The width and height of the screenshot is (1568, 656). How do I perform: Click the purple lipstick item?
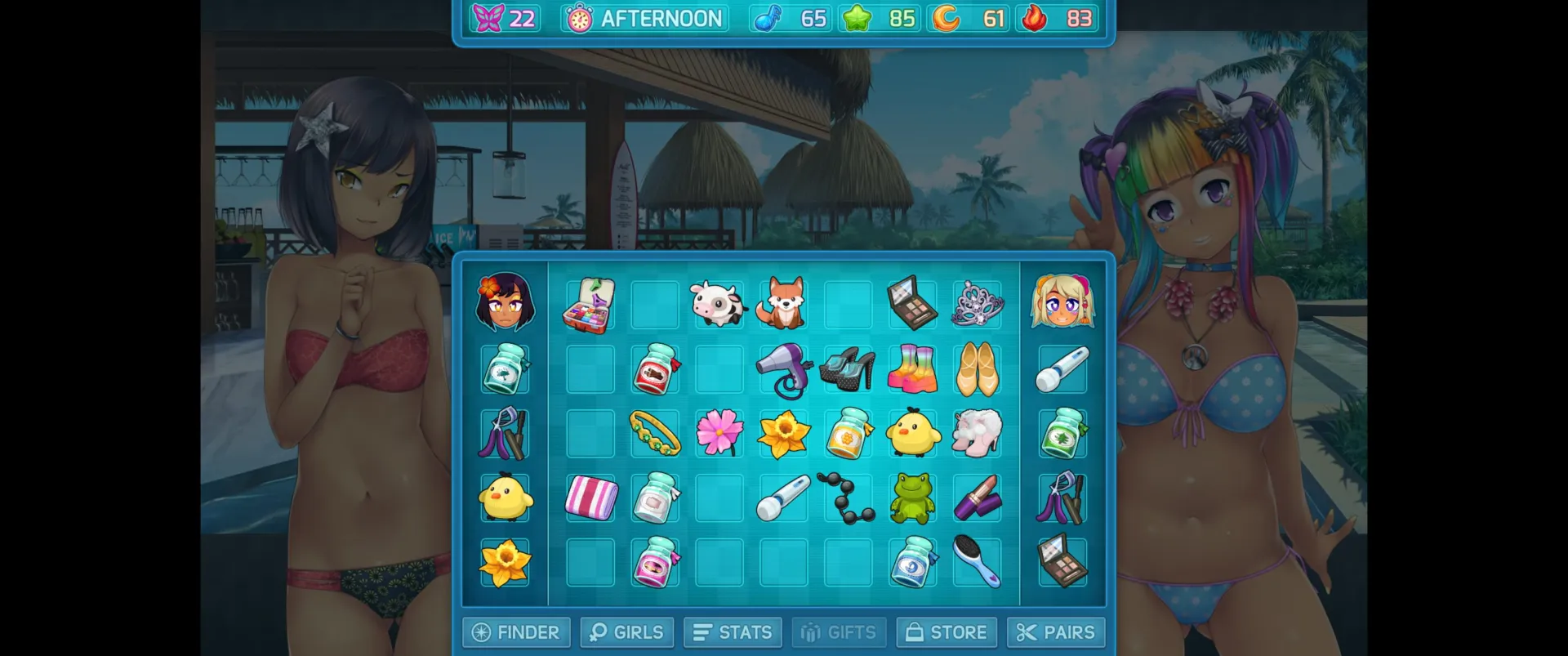click(x=977, y=498)
